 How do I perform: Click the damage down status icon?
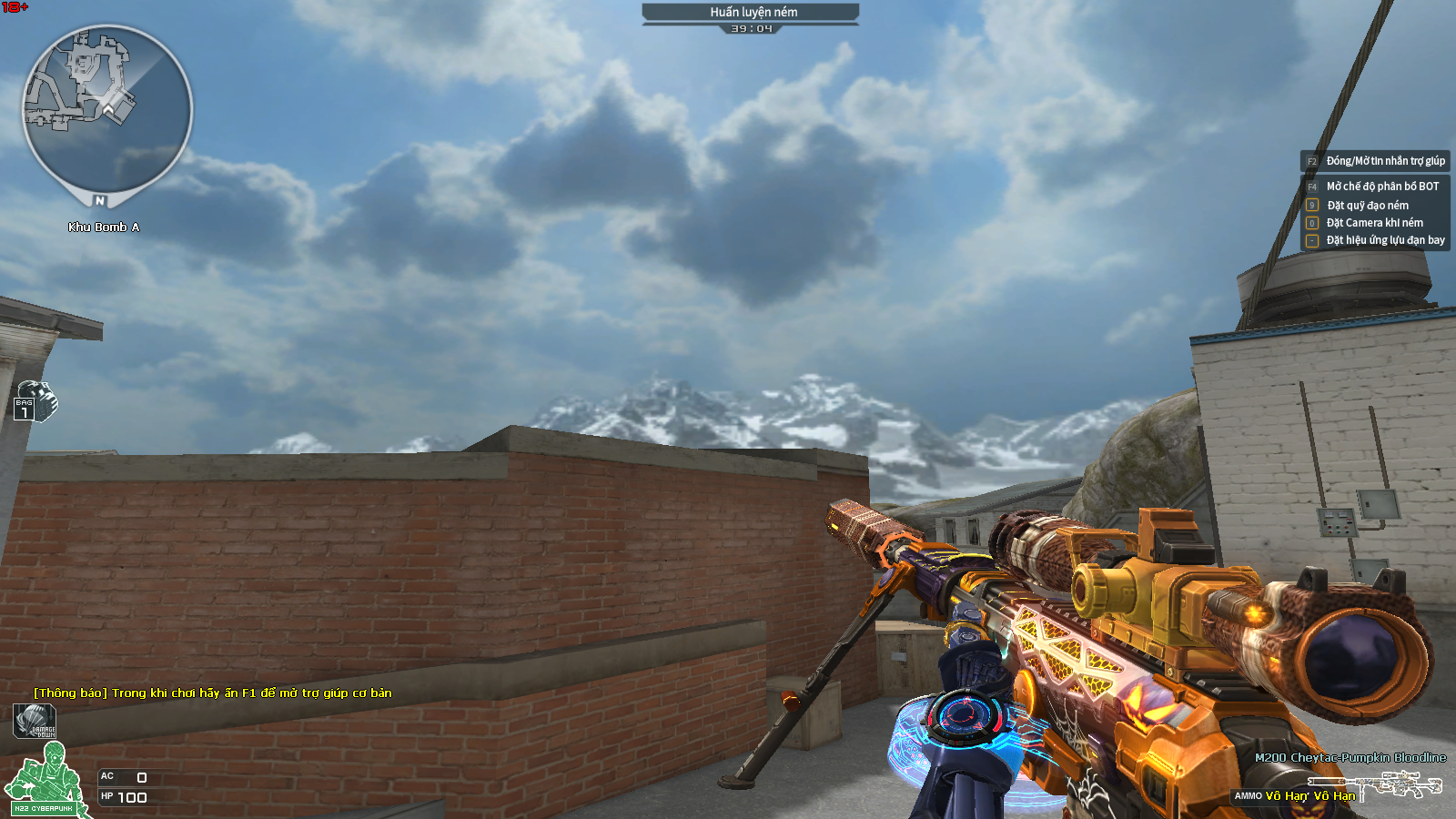35,721
